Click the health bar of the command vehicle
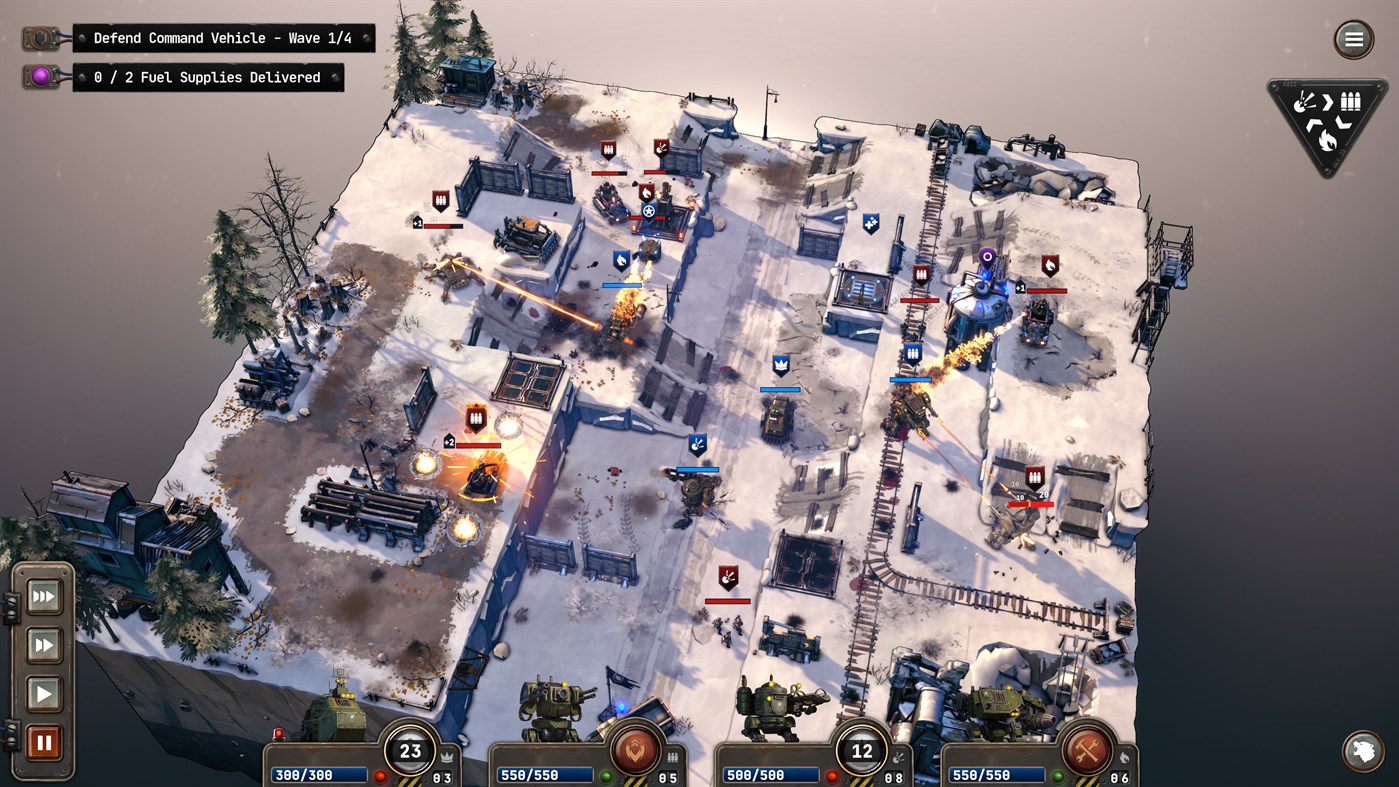Image resolution: width=1399 pixels, height=787 pixels. tap(320, 774)
